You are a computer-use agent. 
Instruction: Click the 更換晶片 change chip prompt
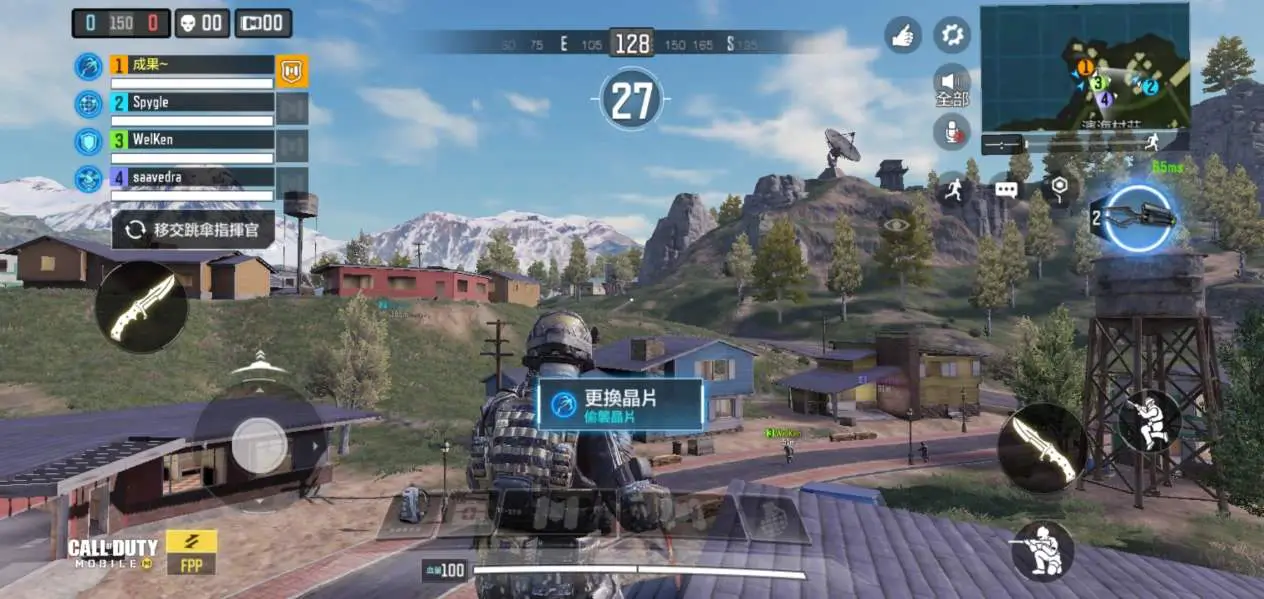620,404
